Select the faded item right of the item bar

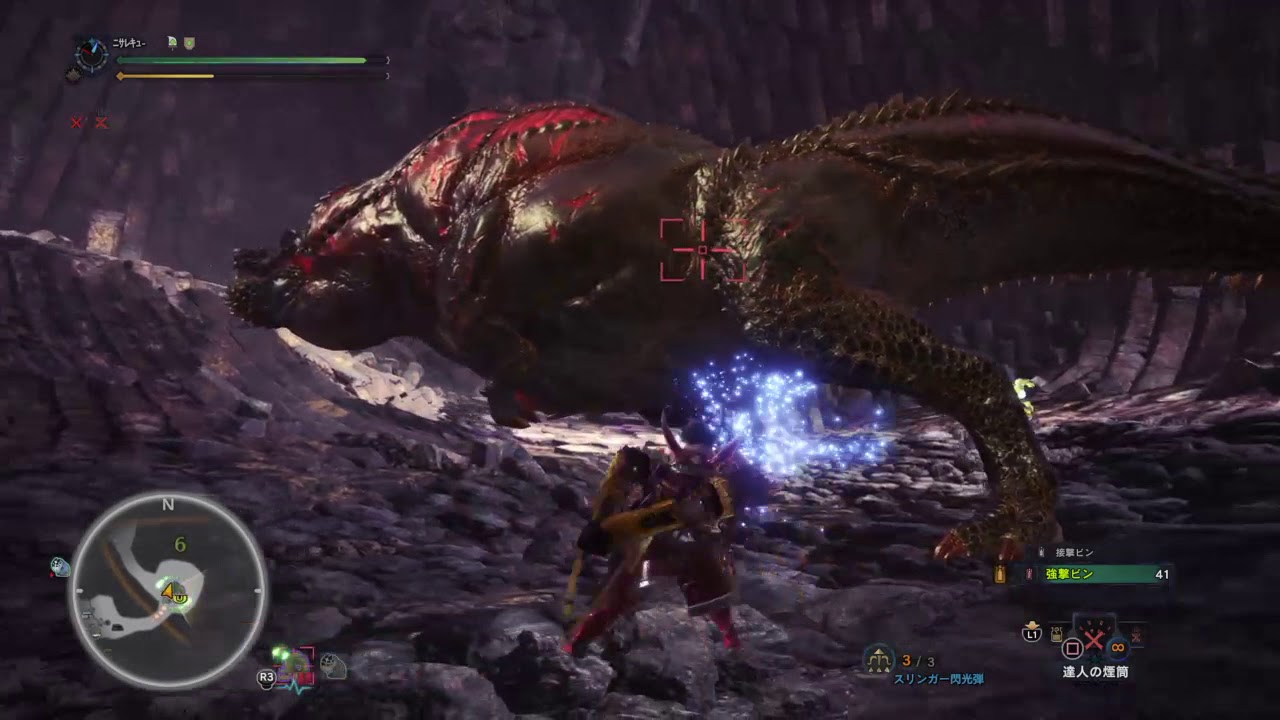(x=1137, y=634)
